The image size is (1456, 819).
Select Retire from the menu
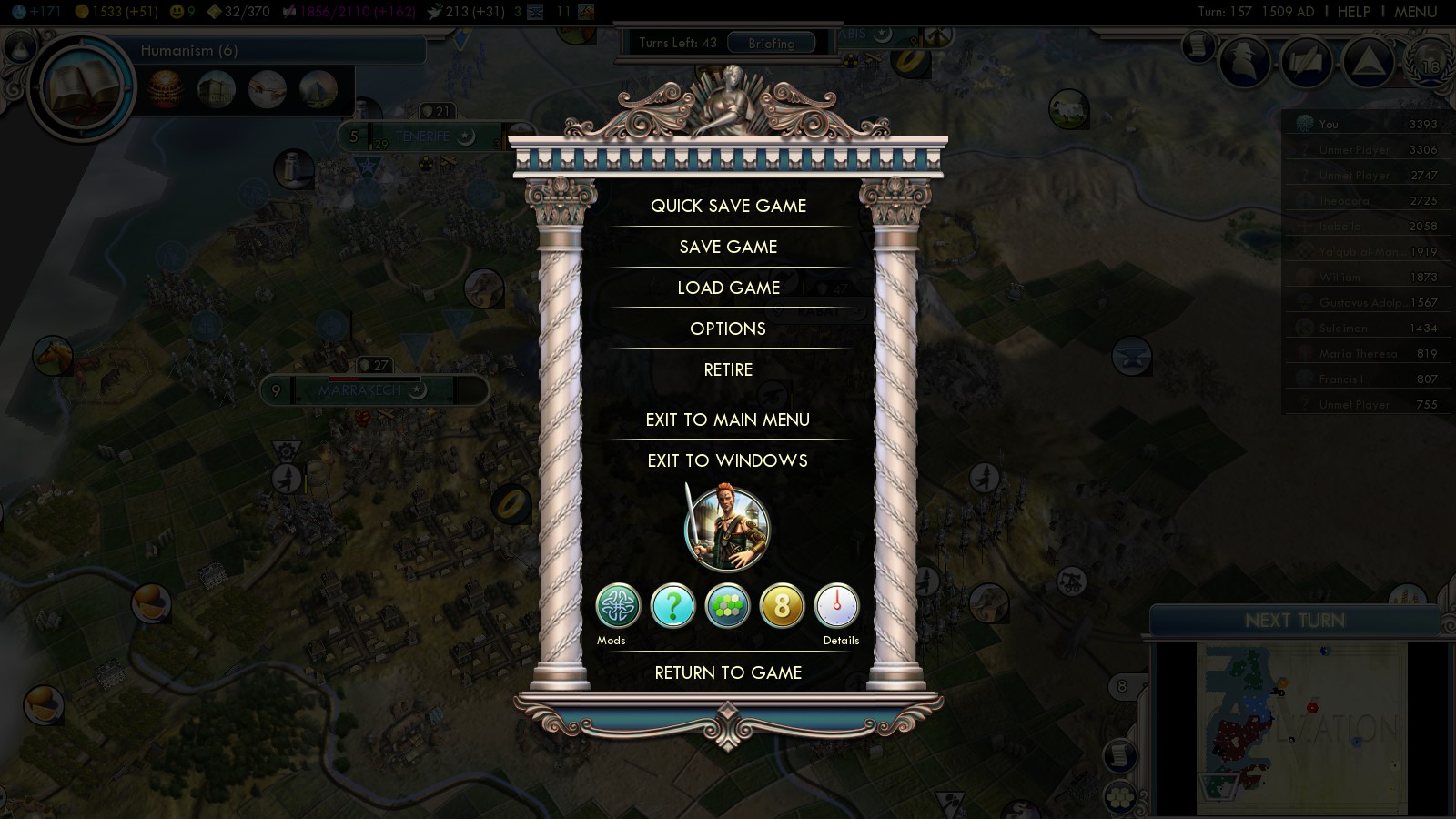click(728, 369)
